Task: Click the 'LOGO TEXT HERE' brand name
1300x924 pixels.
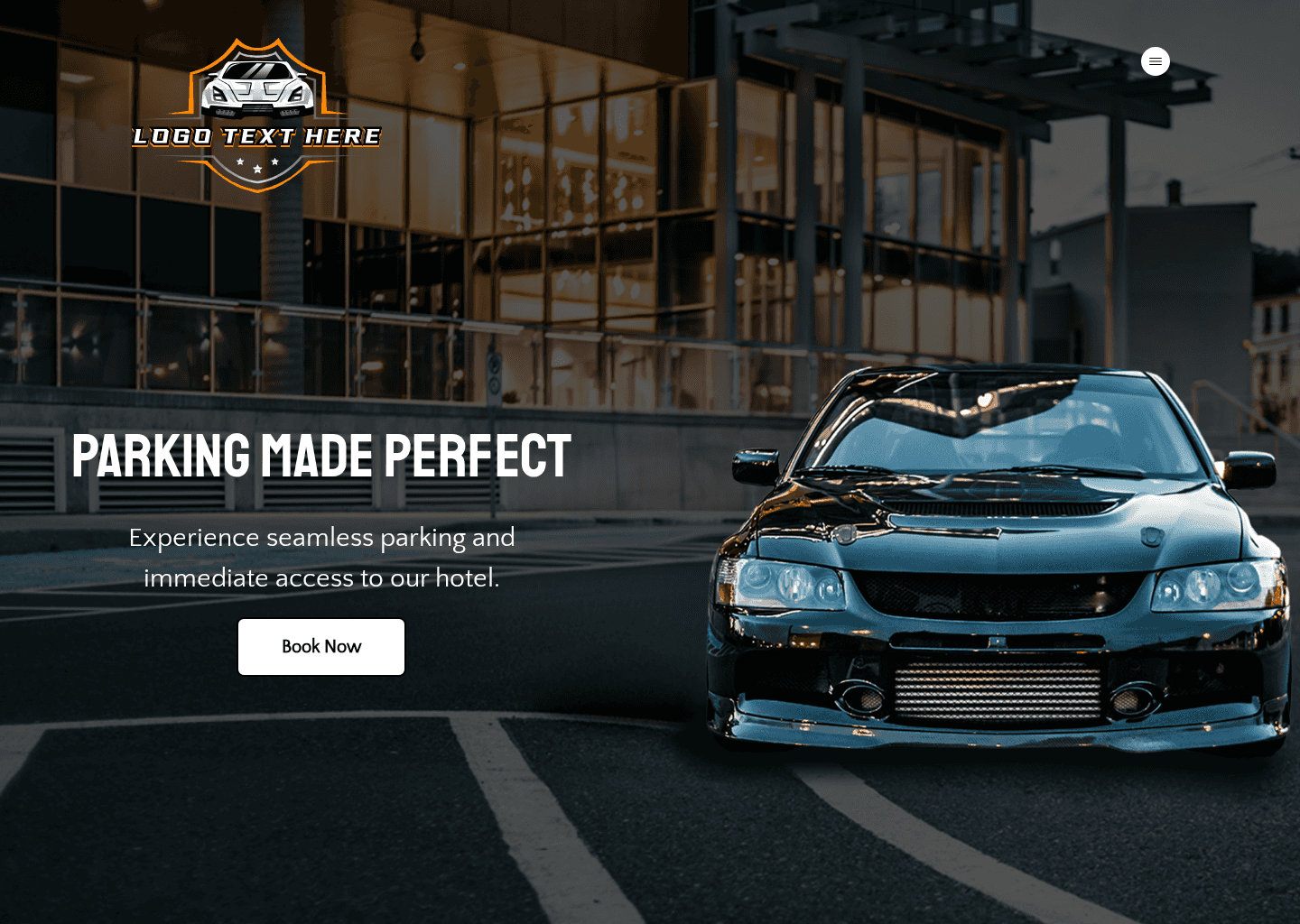Action: [257, 137]
